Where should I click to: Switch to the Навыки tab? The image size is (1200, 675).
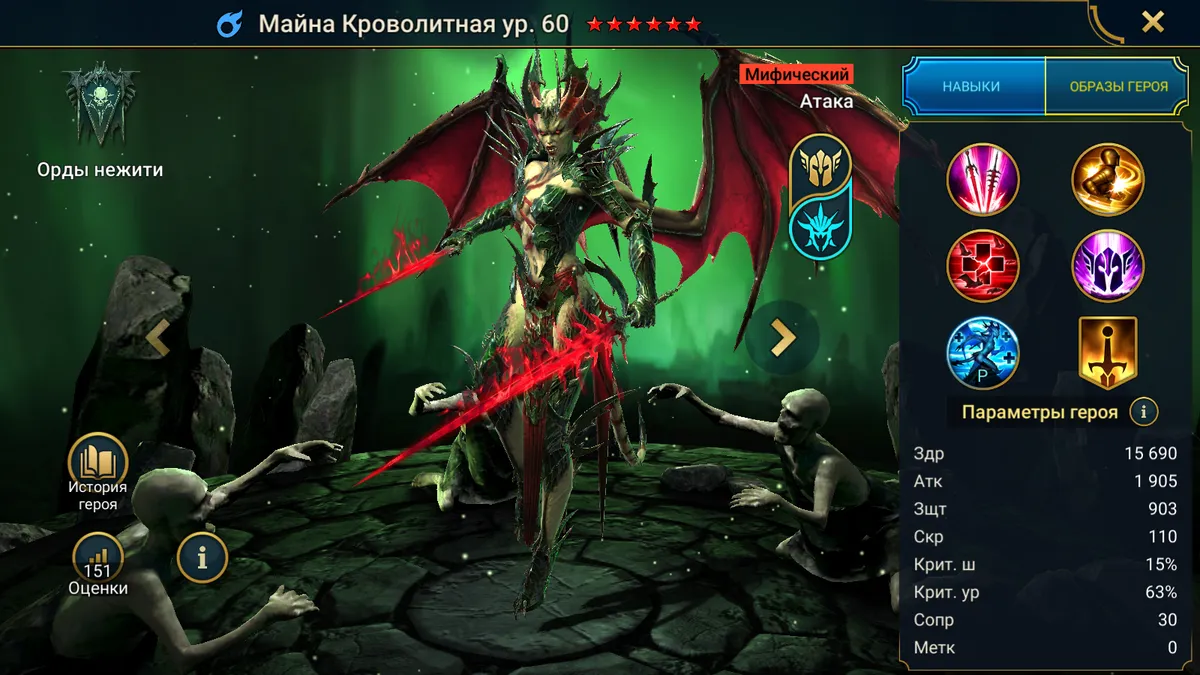tap(971, 86)
